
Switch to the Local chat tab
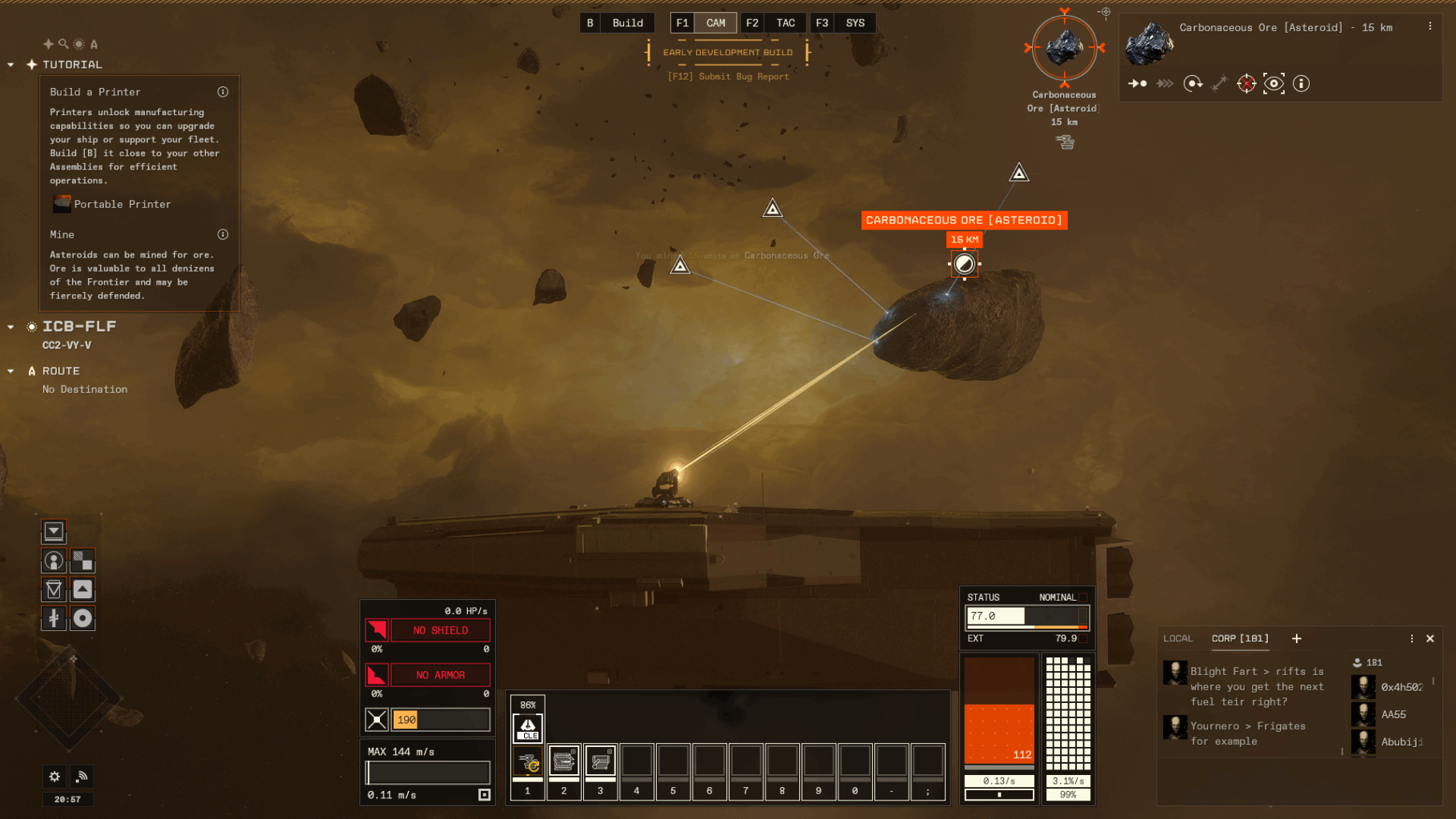coord(1178,638)
